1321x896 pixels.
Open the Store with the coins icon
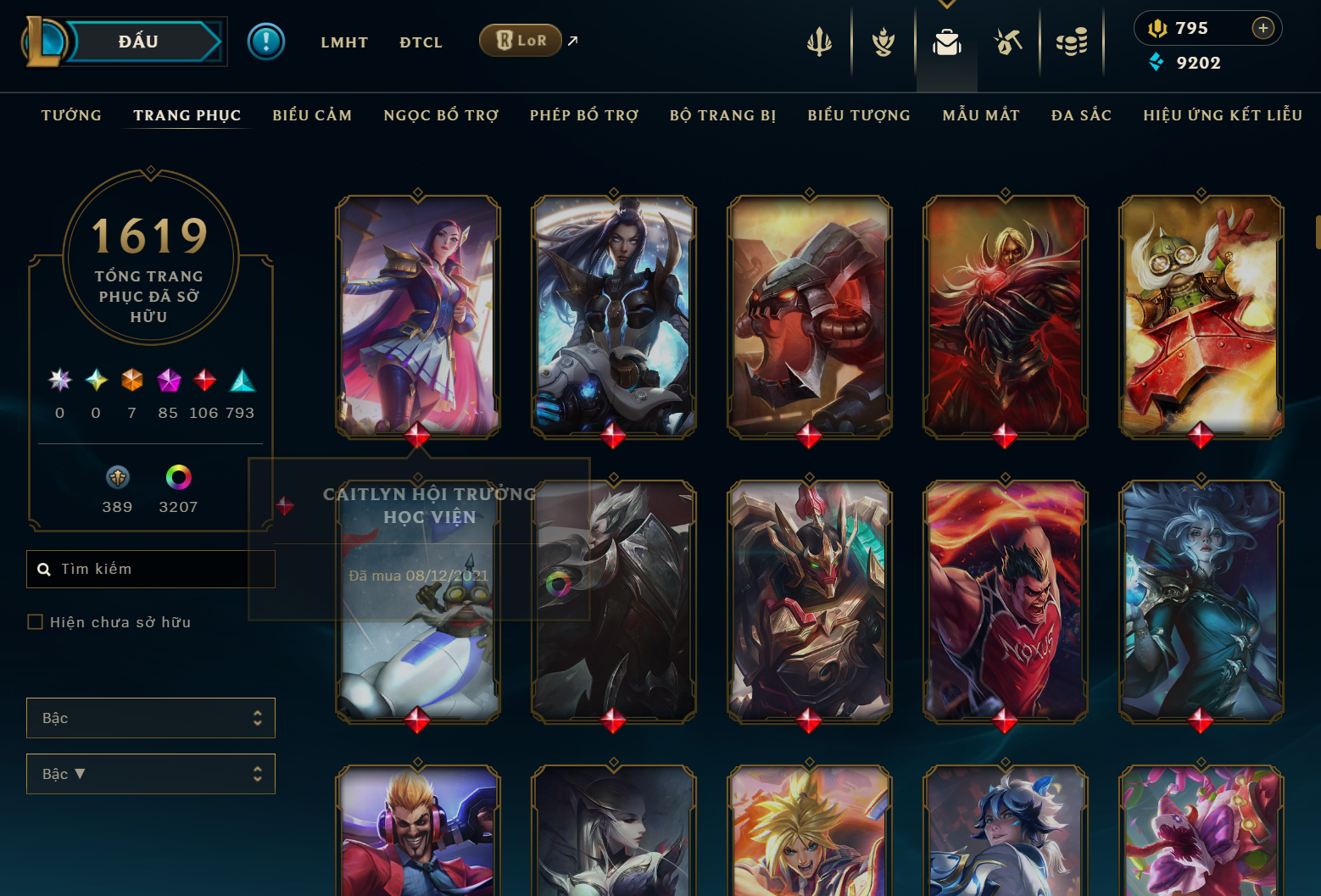pos(1072,40)
